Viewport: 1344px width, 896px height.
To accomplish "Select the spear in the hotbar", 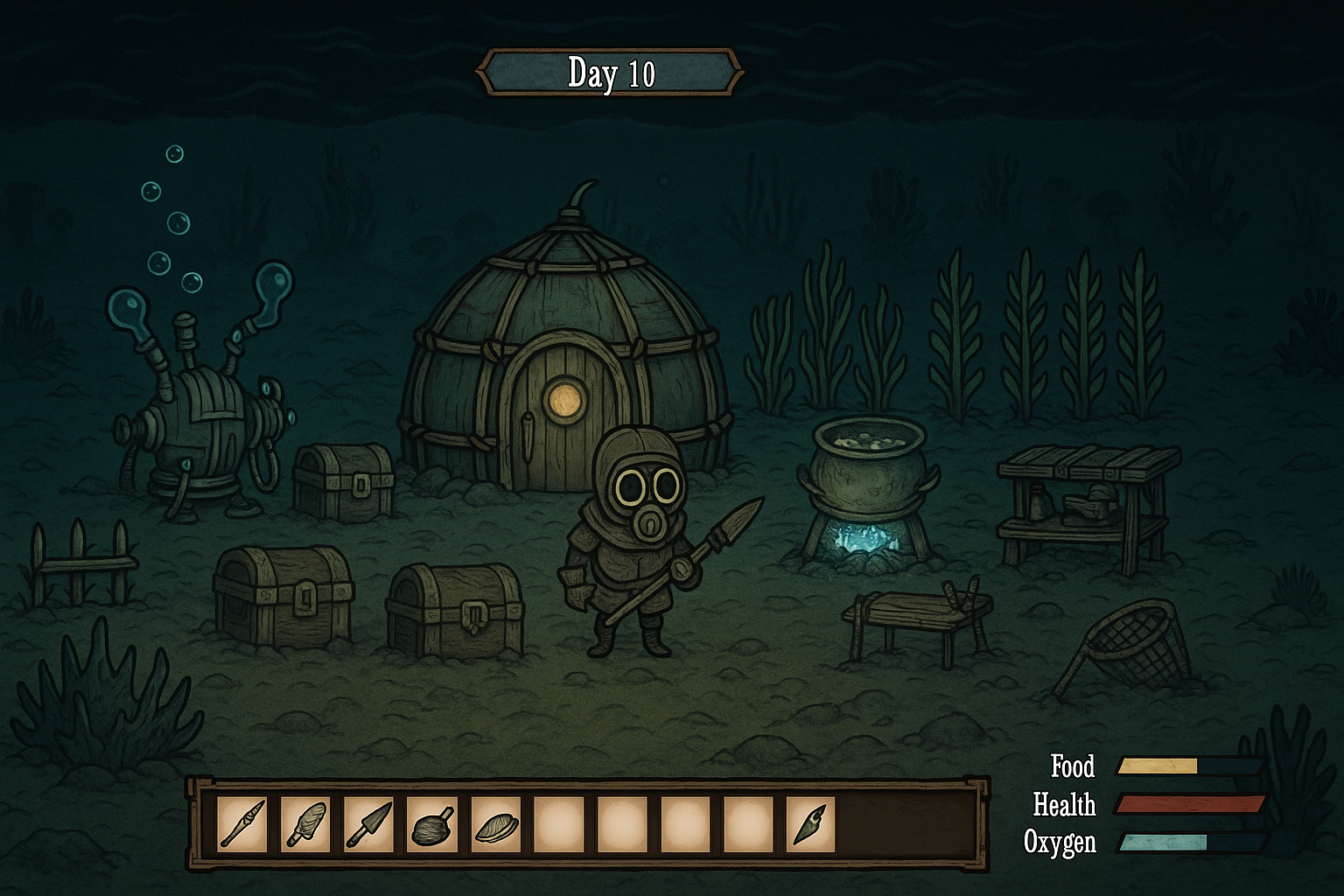I will (x=242, y=823).
